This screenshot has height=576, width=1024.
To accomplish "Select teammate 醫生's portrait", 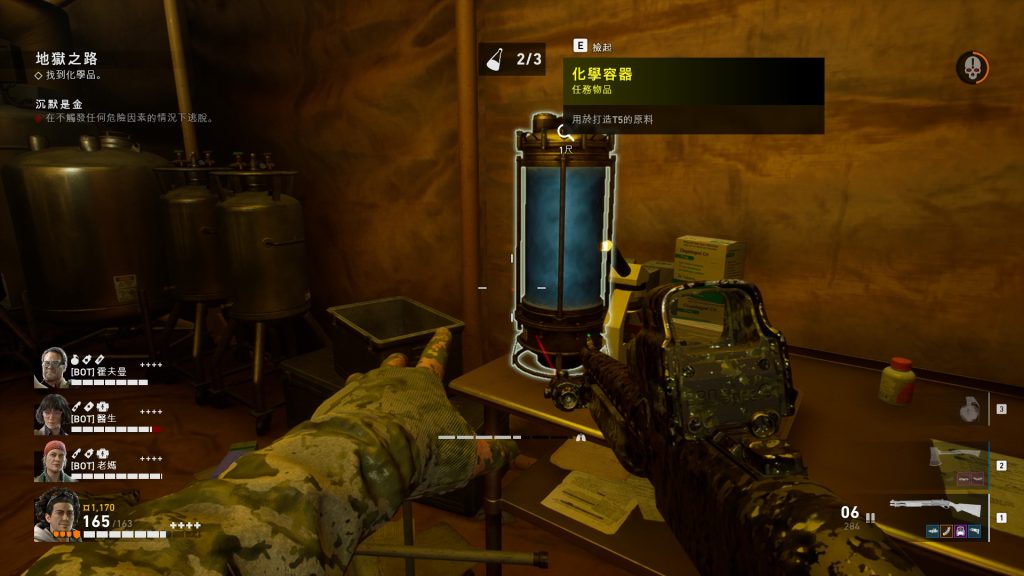I will click(52, 414).
